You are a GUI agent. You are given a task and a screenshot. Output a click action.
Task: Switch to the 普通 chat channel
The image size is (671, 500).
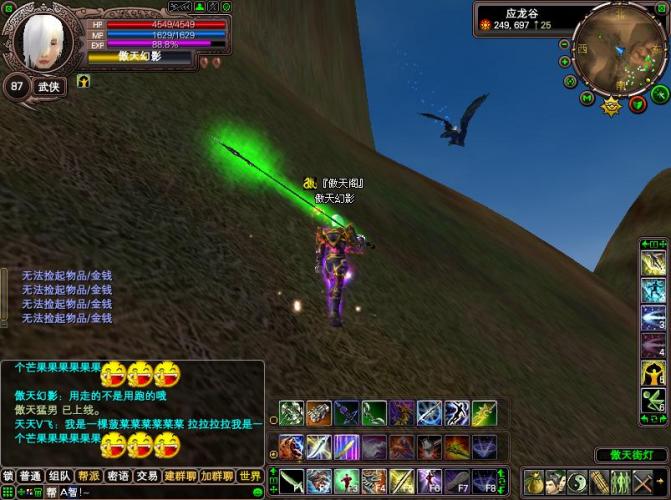[31, 476]
